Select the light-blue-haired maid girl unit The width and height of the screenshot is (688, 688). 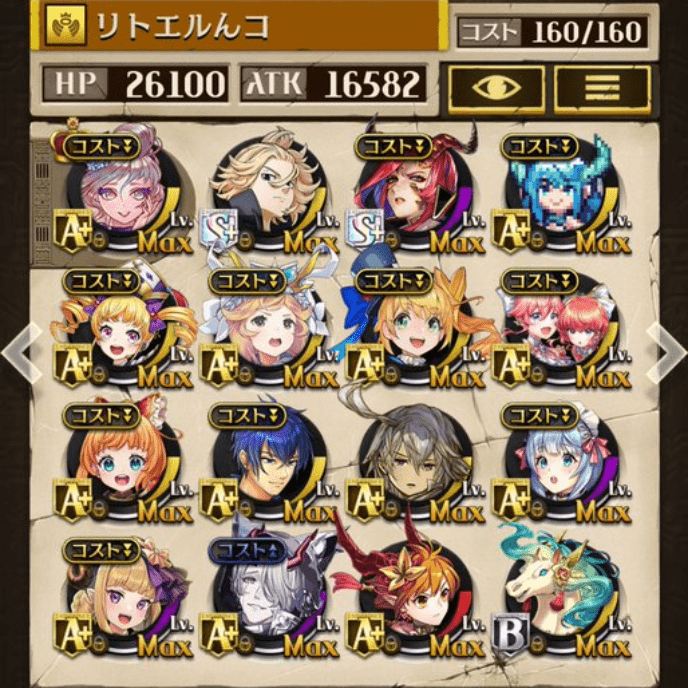[558, 460]
